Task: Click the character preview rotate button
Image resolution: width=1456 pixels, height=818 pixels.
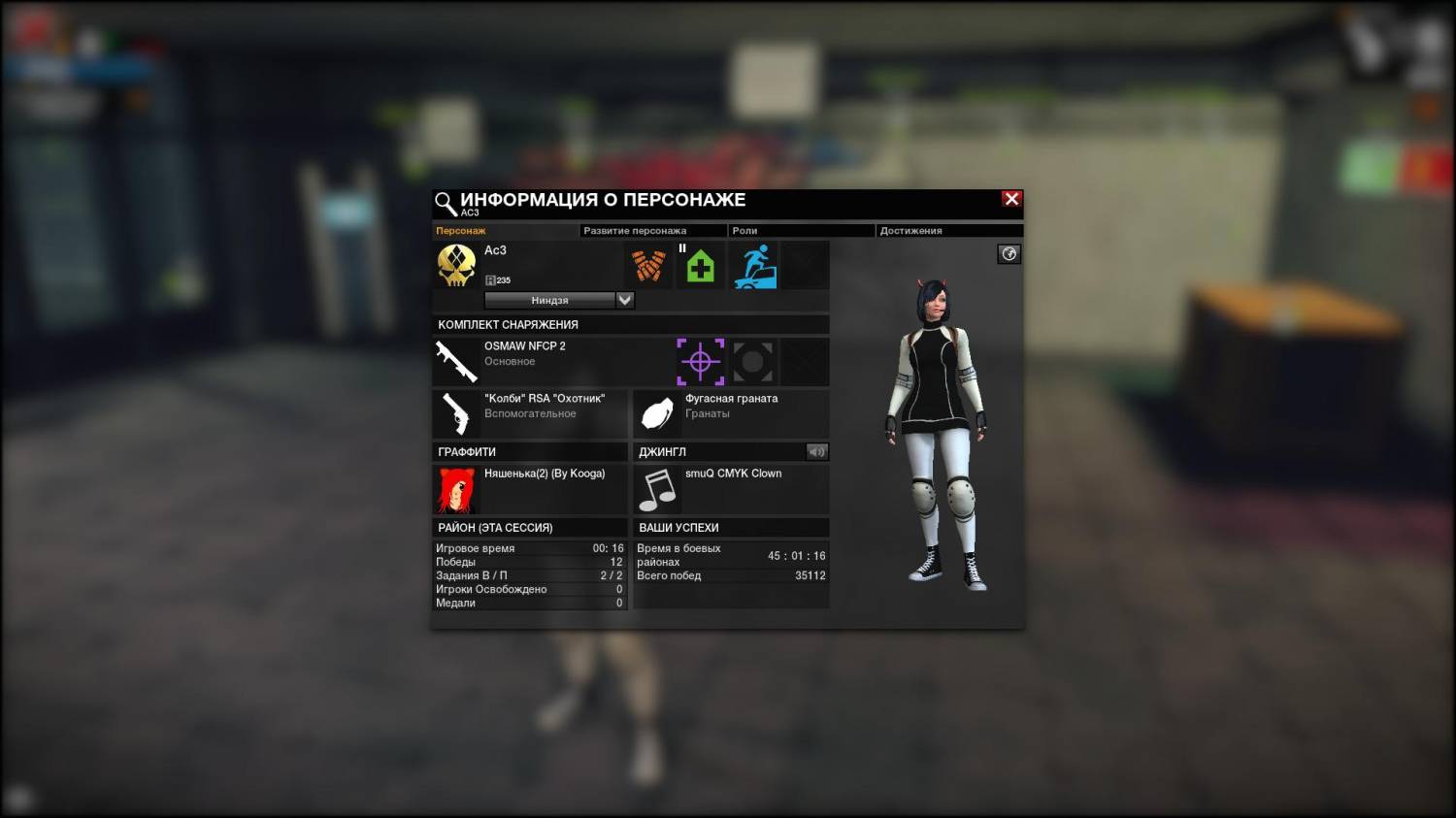Action: click(x=1009, y=254)
